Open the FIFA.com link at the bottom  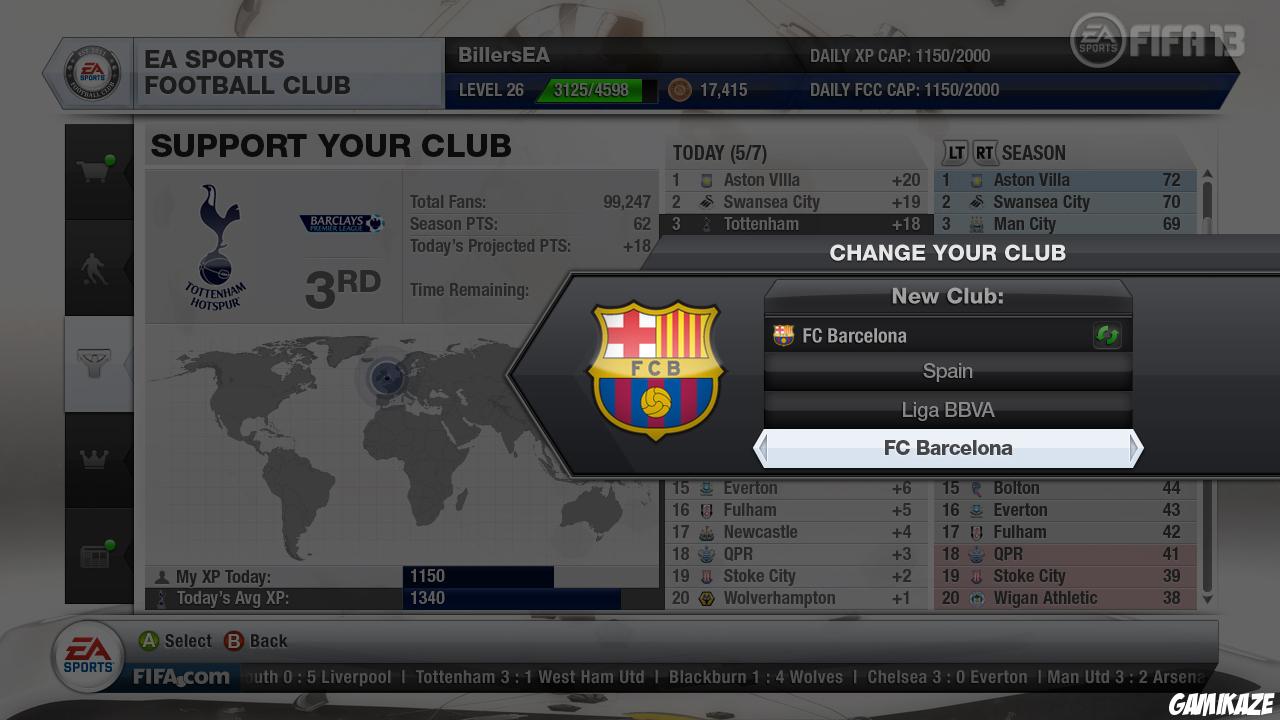pos(180,677)
